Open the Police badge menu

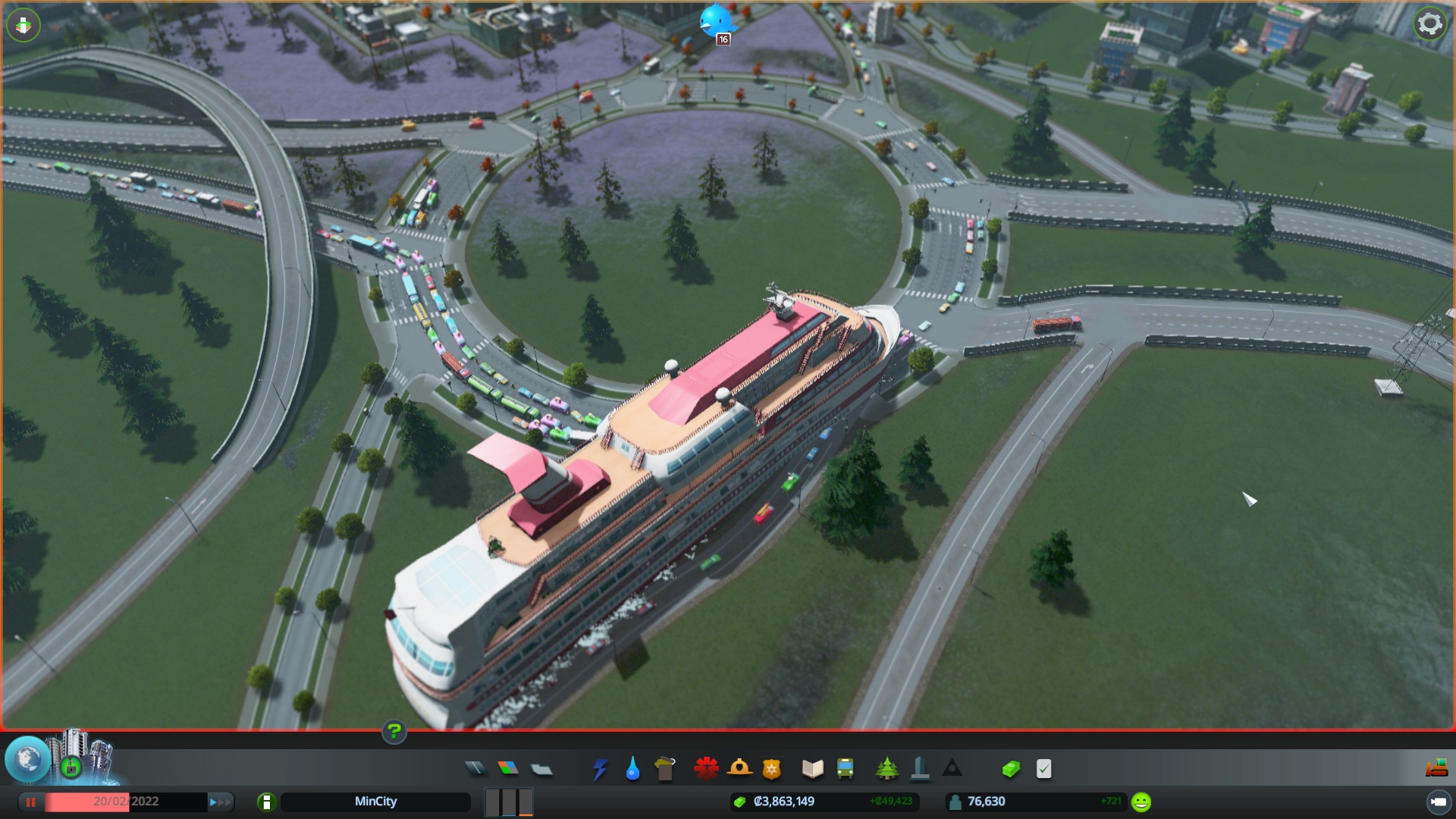coord(772,769)
